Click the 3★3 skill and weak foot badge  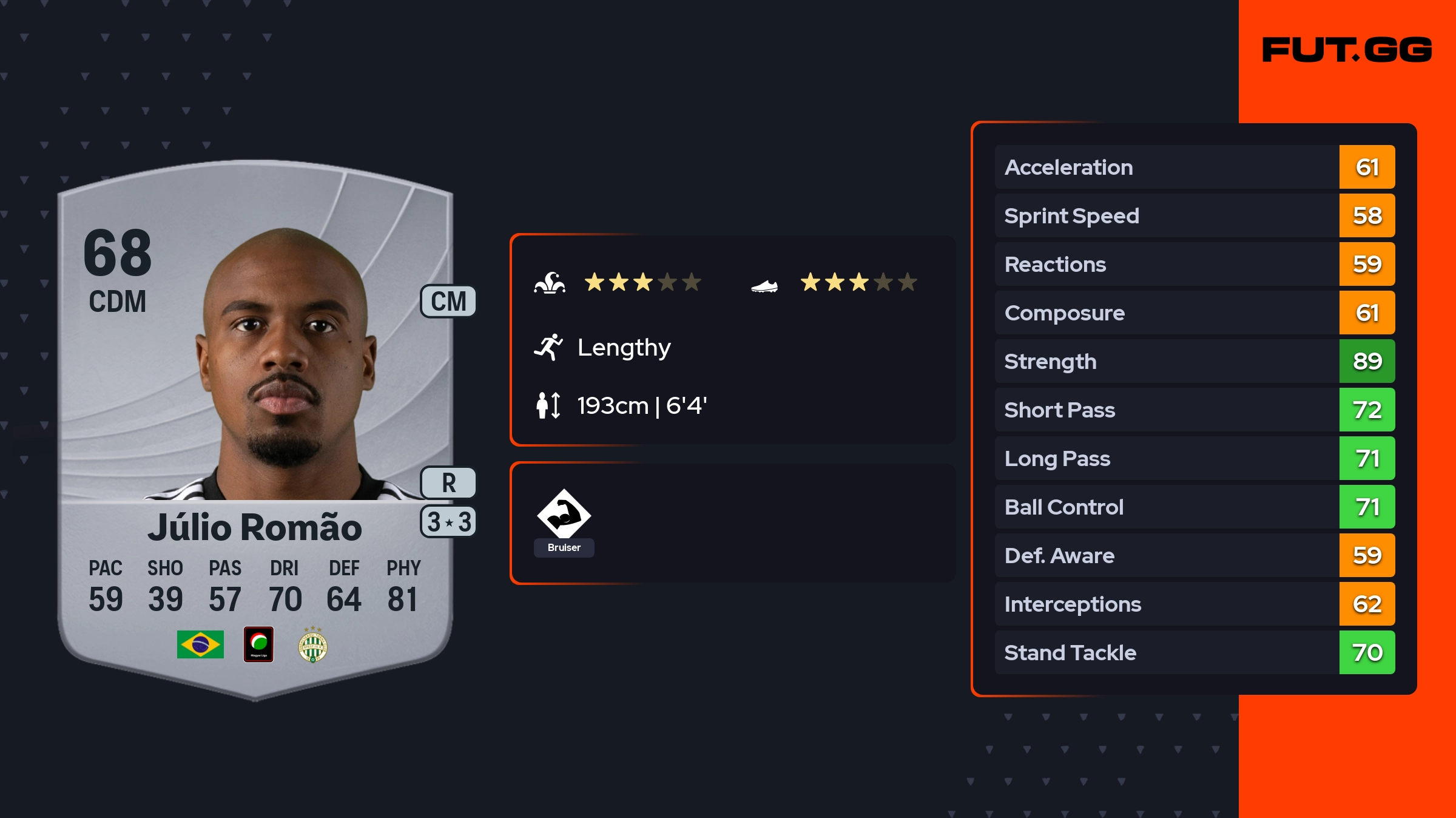(x=448, y=522)
